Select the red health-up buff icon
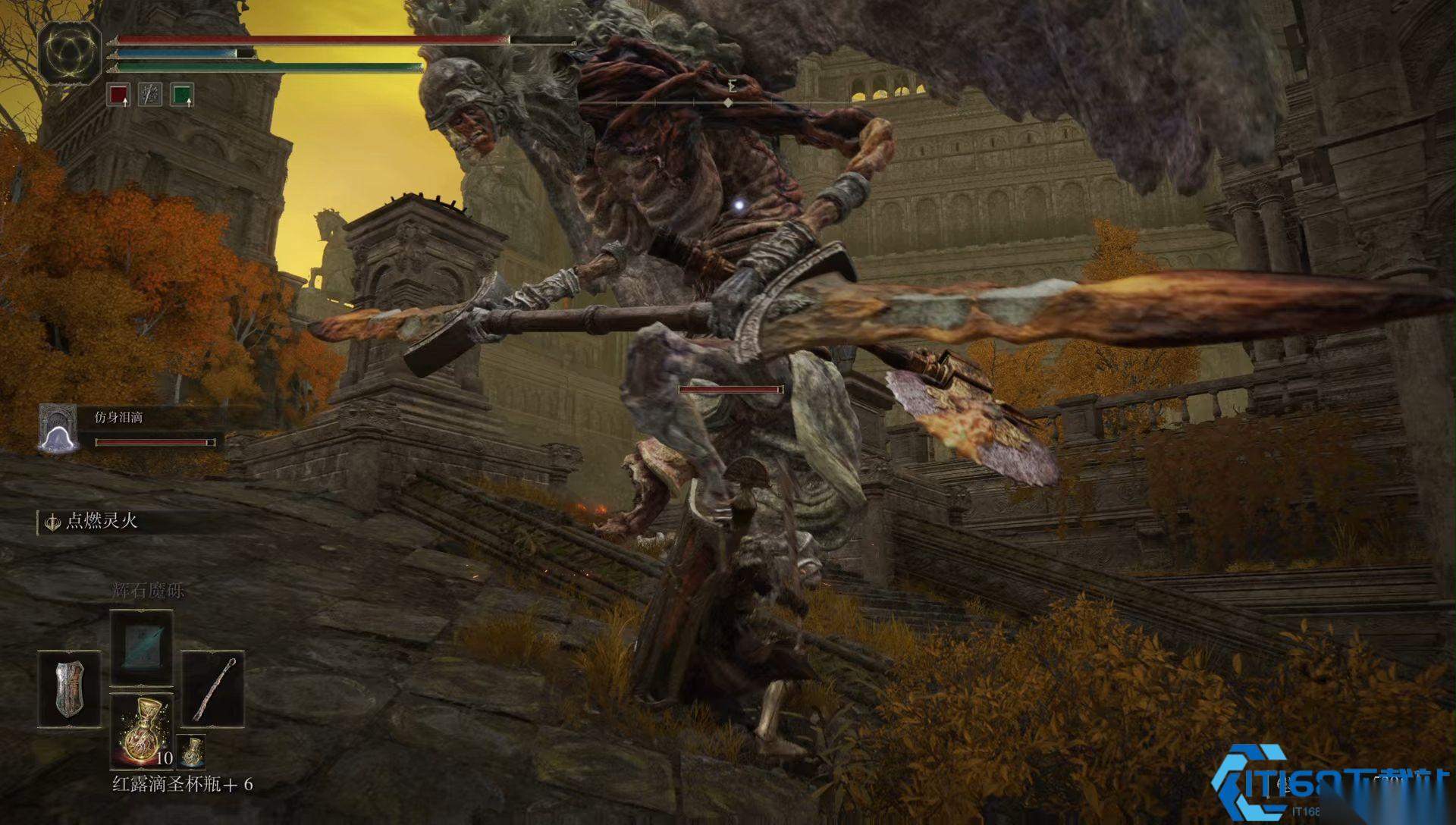This screenshot has width=1456, height=825. pos(118,95)
